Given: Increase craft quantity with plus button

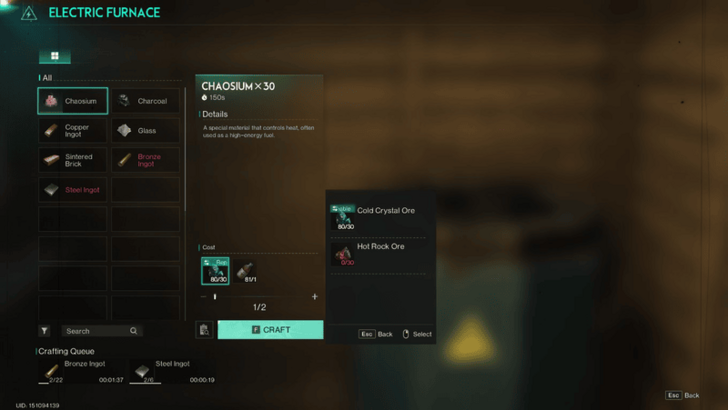Looking at the screenshot, I should 315,297.
